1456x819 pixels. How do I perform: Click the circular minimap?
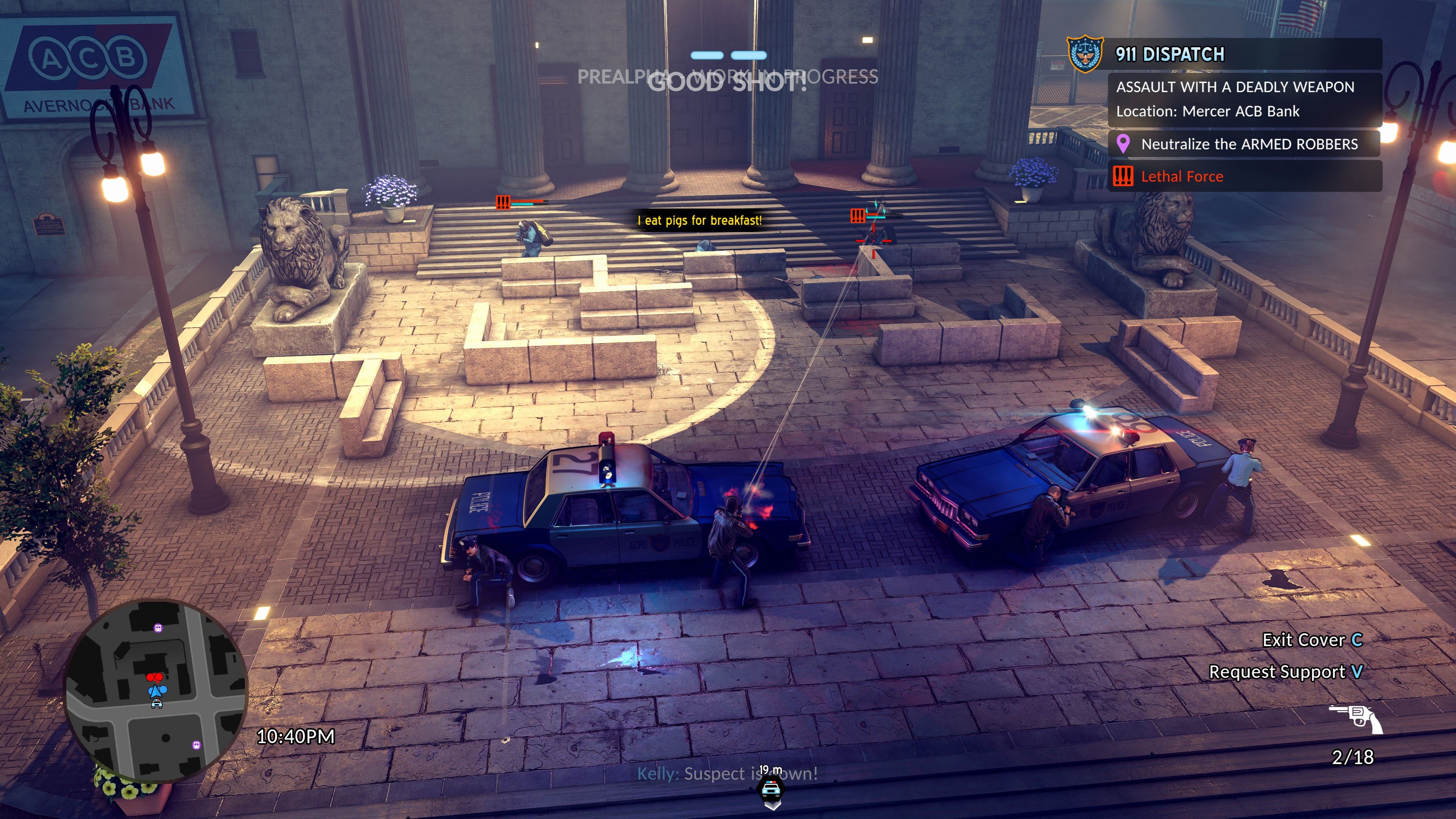(155, 690)
